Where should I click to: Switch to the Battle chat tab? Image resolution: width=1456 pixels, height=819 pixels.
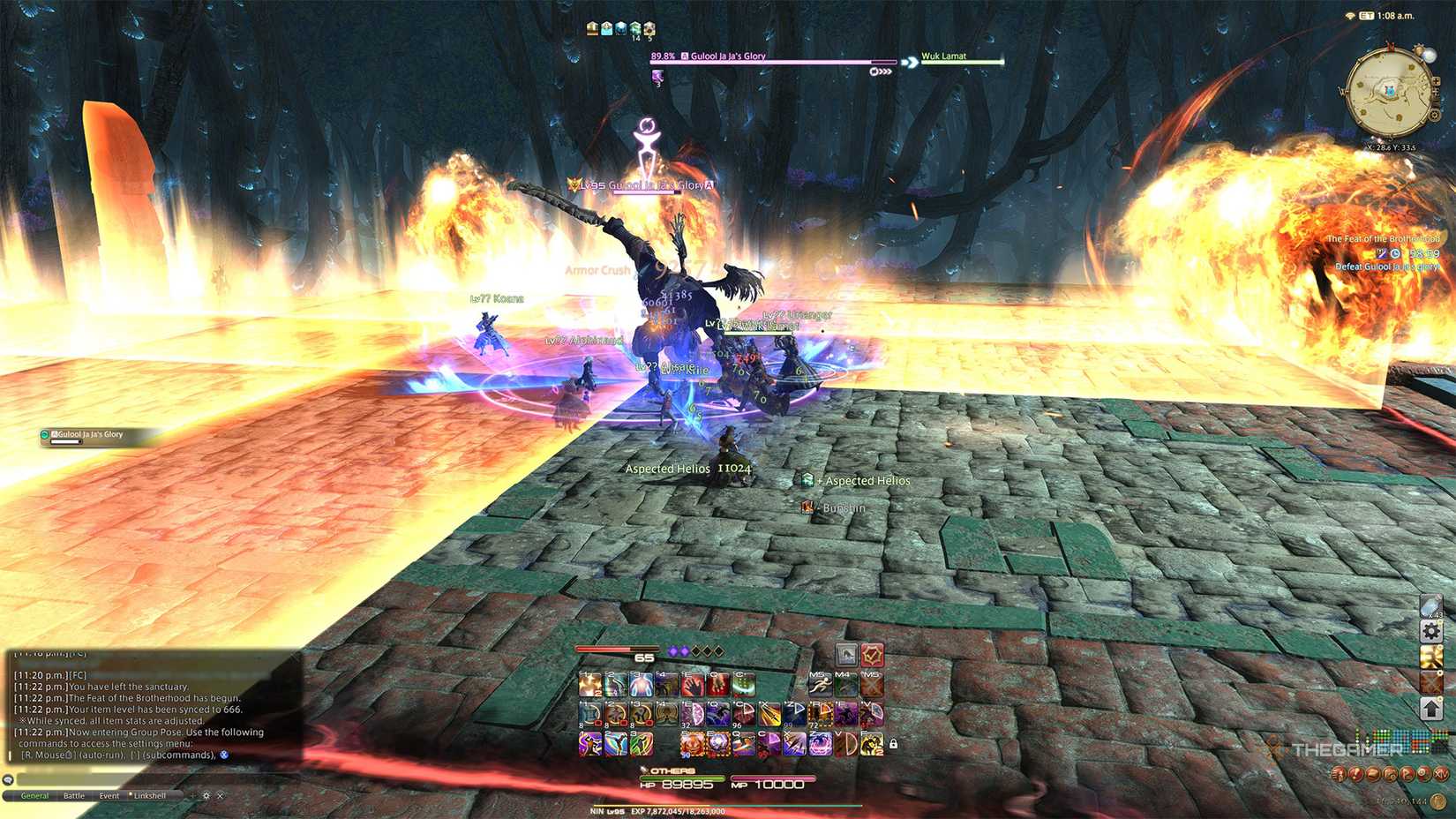point(74,796)
